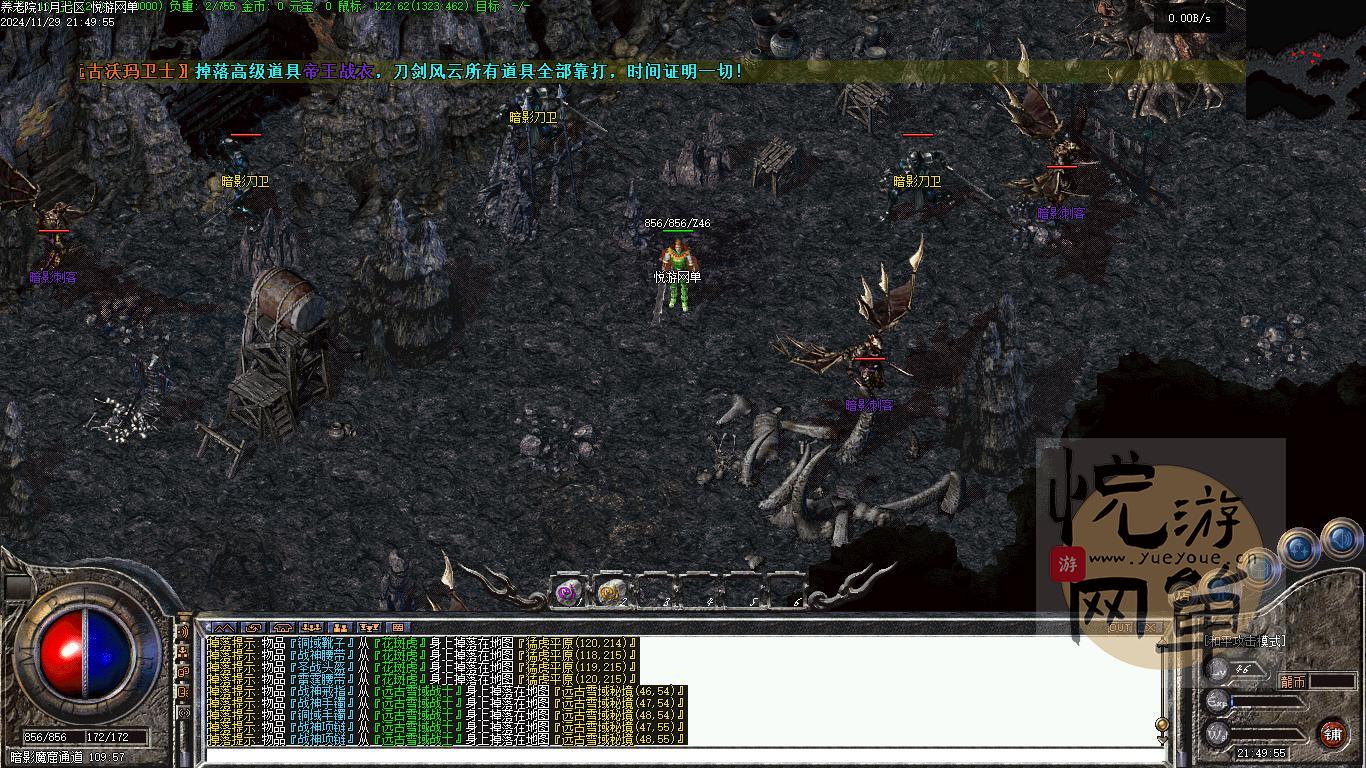The height and width of the screenshot is (768, 1366).
Task: Click the grid-pattern button above the chat
Action: 398,628
